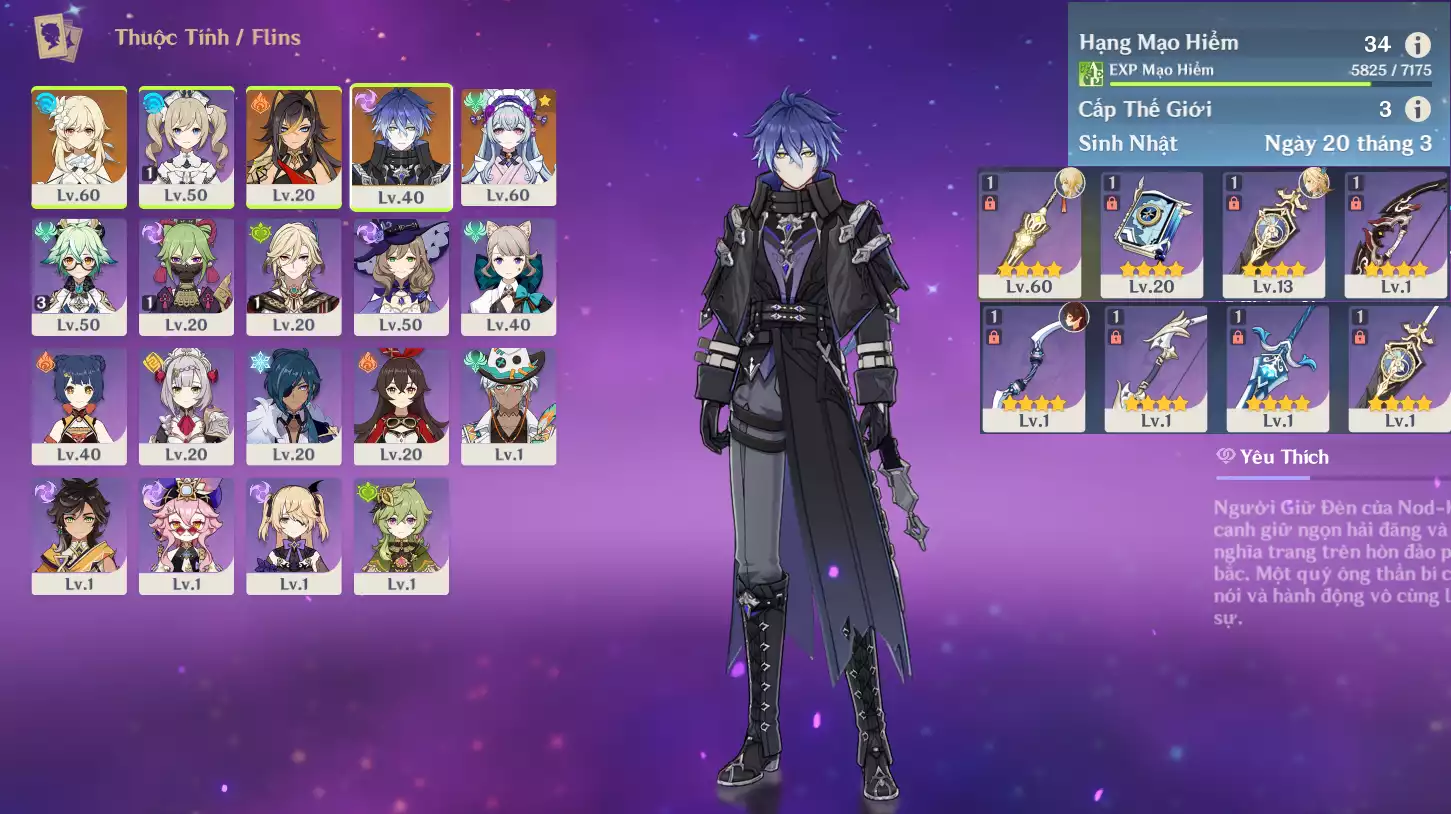
Task: Open Sucrose's character portrait
Action: coord(79,276)
